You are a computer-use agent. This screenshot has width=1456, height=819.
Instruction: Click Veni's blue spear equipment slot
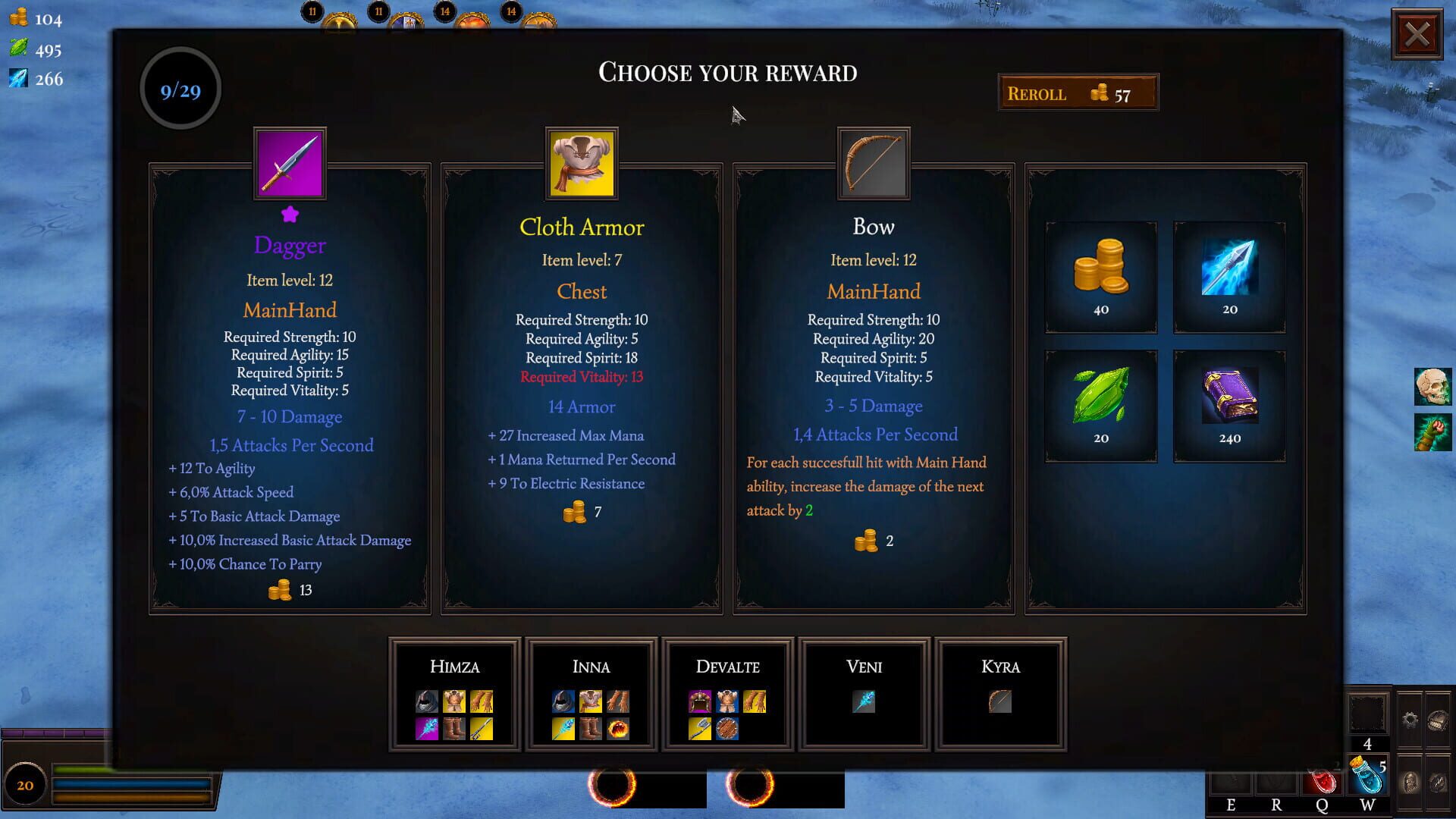[x=864, y=703]
